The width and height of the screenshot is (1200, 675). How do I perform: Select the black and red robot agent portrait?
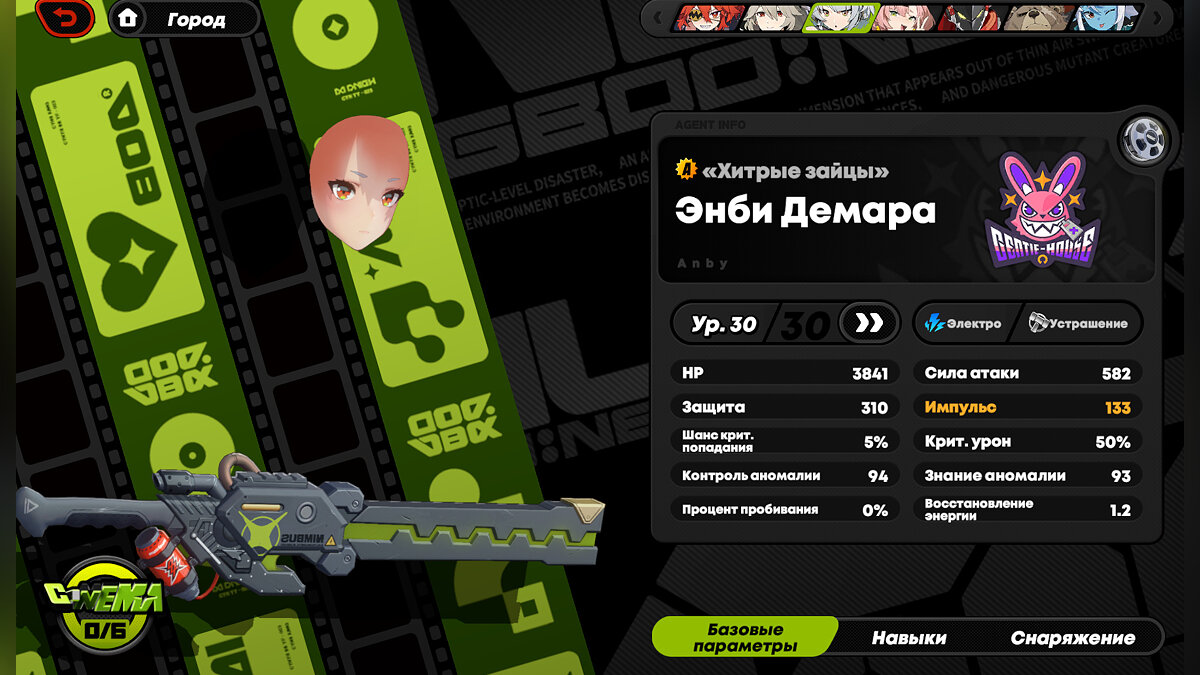[x=970, y=18]
